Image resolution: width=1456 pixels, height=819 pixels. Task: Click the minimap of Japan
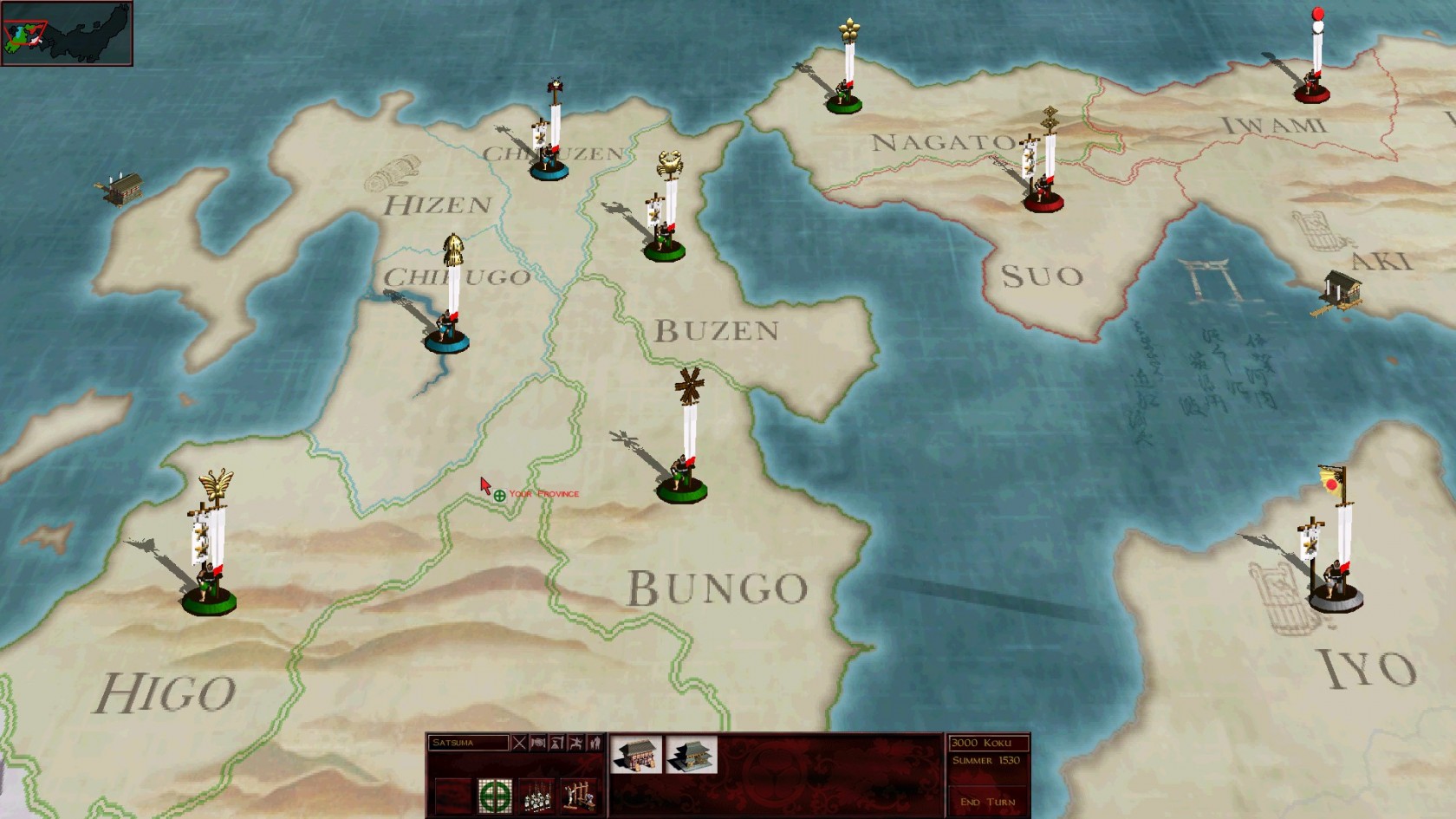(67, 34)
